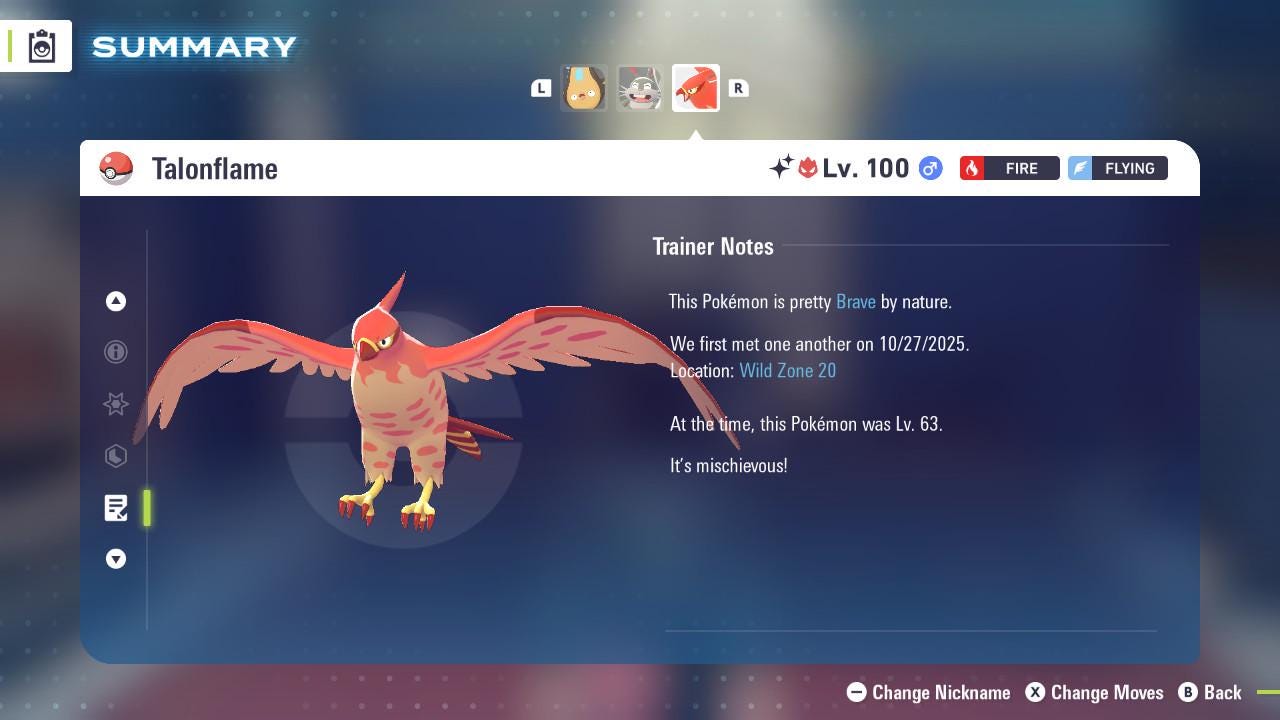This screenshot has height=720, width=1280.
Task: Switch to the orange Pokémon's tab
Action: pyautogui.click(x=584, y=88)
